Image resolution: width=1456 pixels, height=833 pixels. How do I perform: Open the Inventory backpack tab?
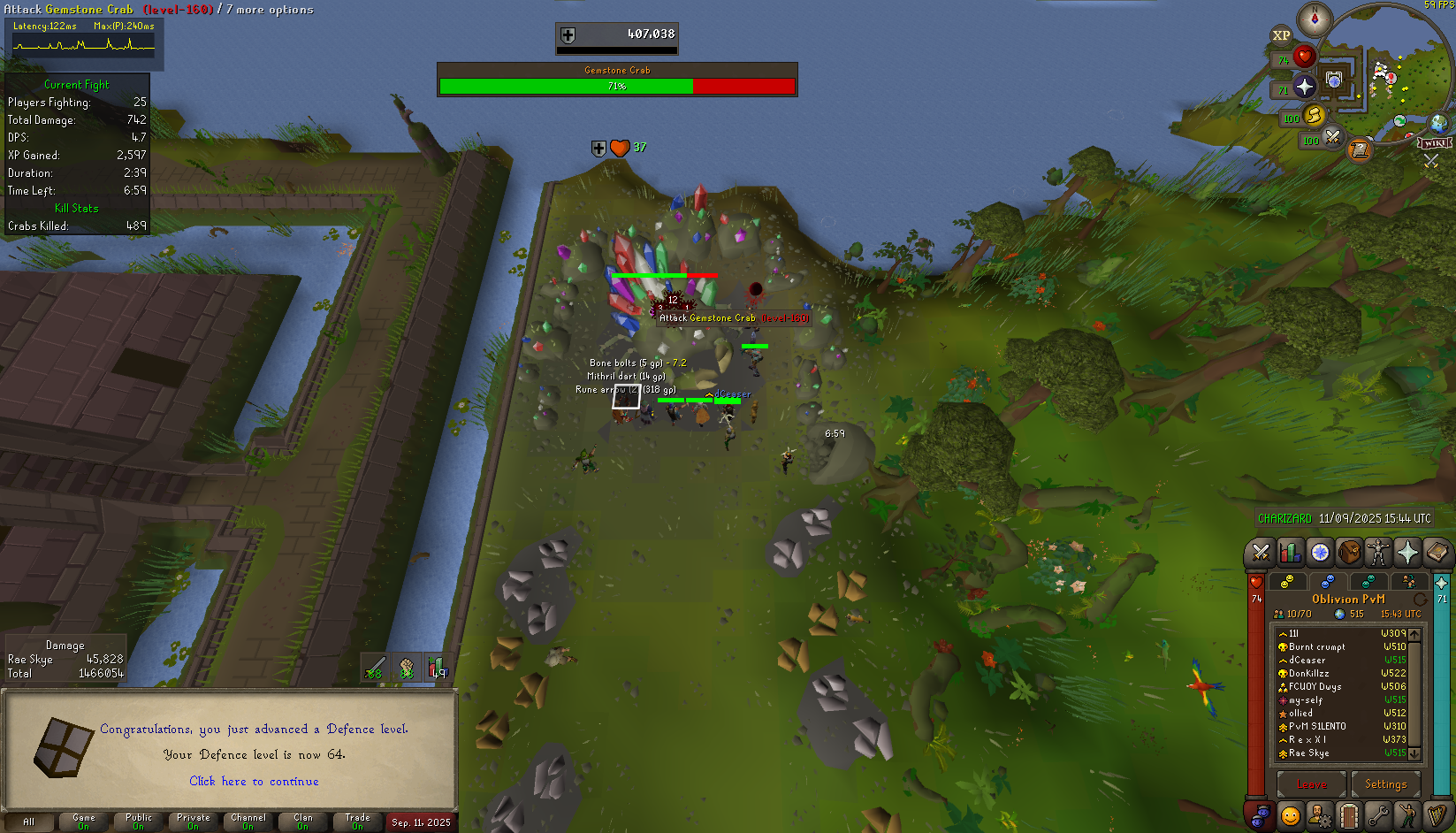pos(1349,554)
